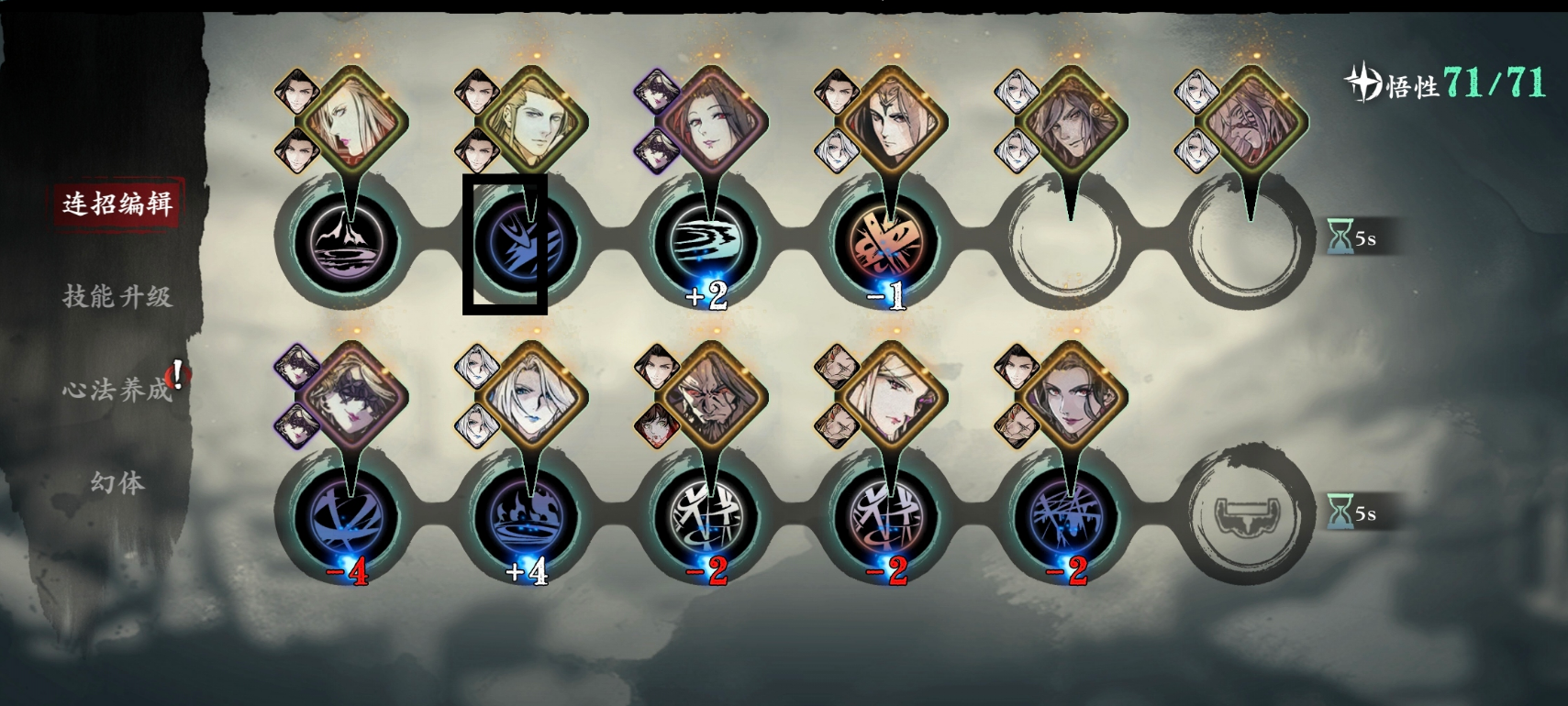
Task: Switch to the 连招编辑 tab
Action: [117, 204]
